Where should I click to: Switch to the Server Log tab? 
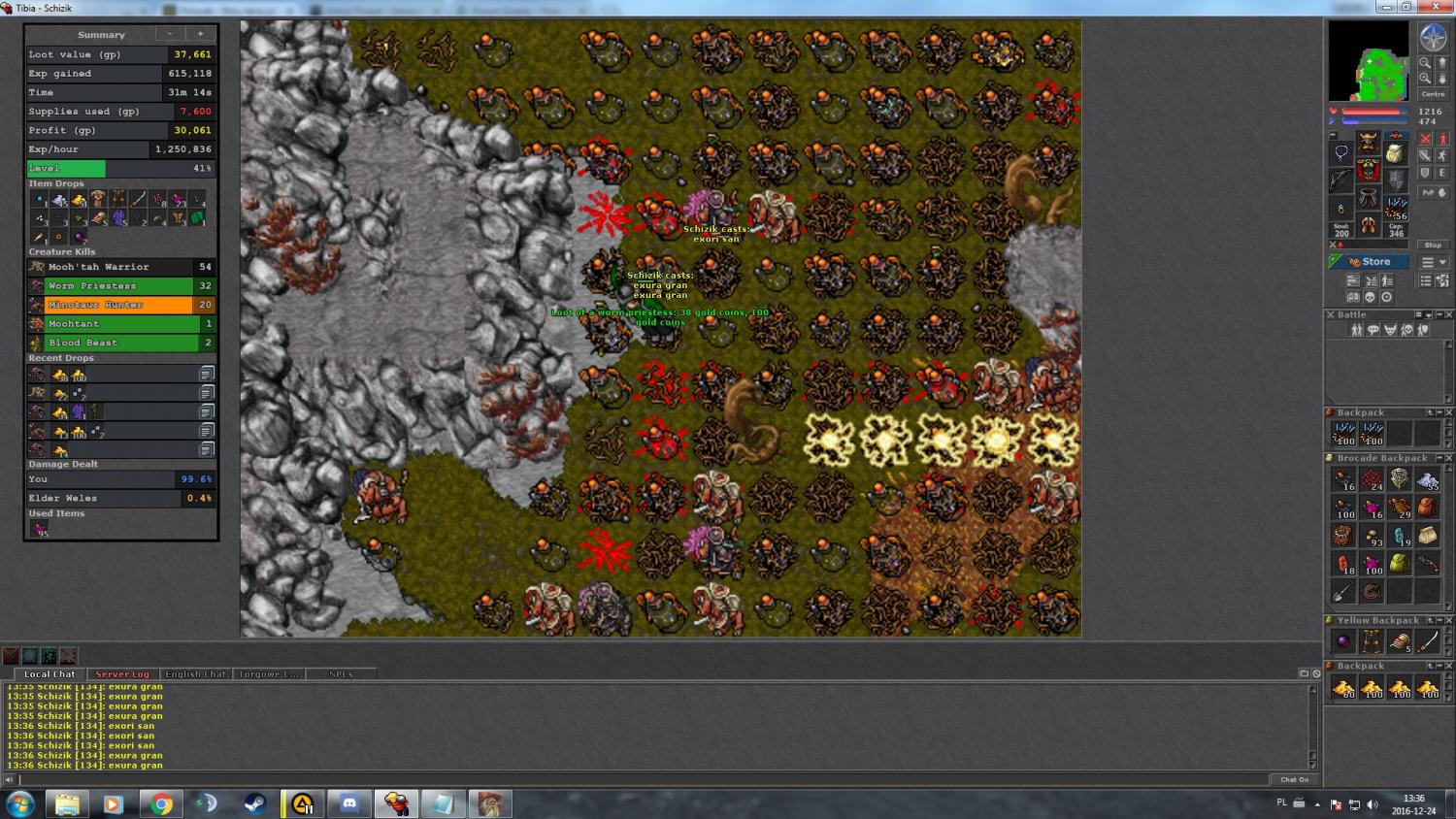122,673
